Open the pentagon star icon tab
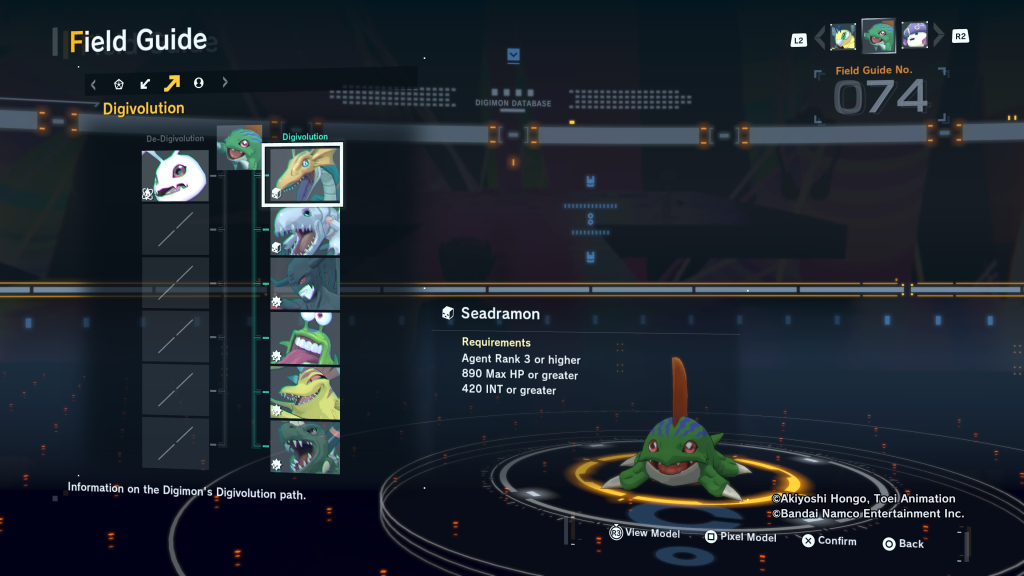Screen dimensions: 1024x576 click(x=119, y=84)
